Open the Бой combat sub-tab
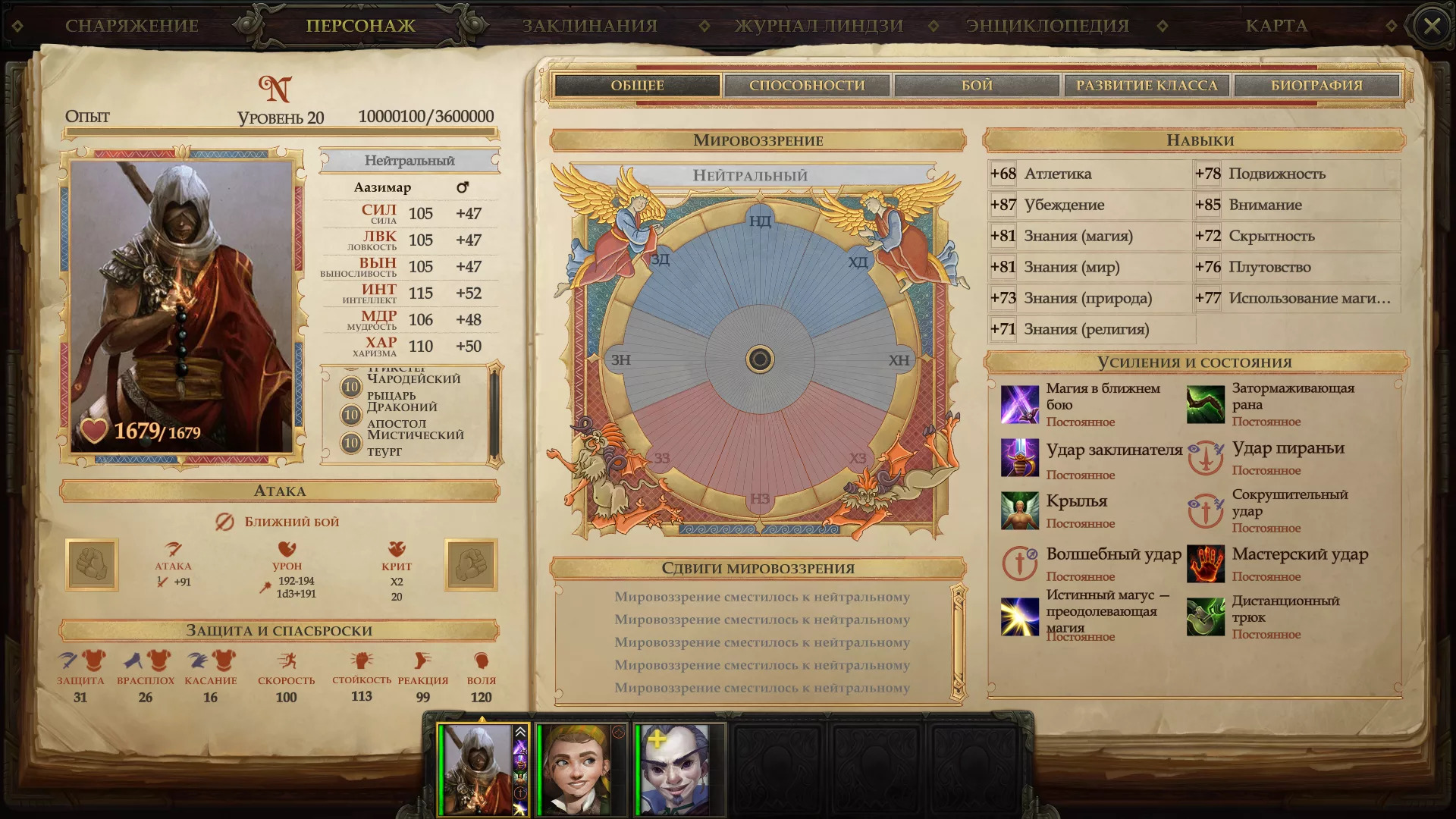This screenshot has width=1456, height=819. [977, 86]
